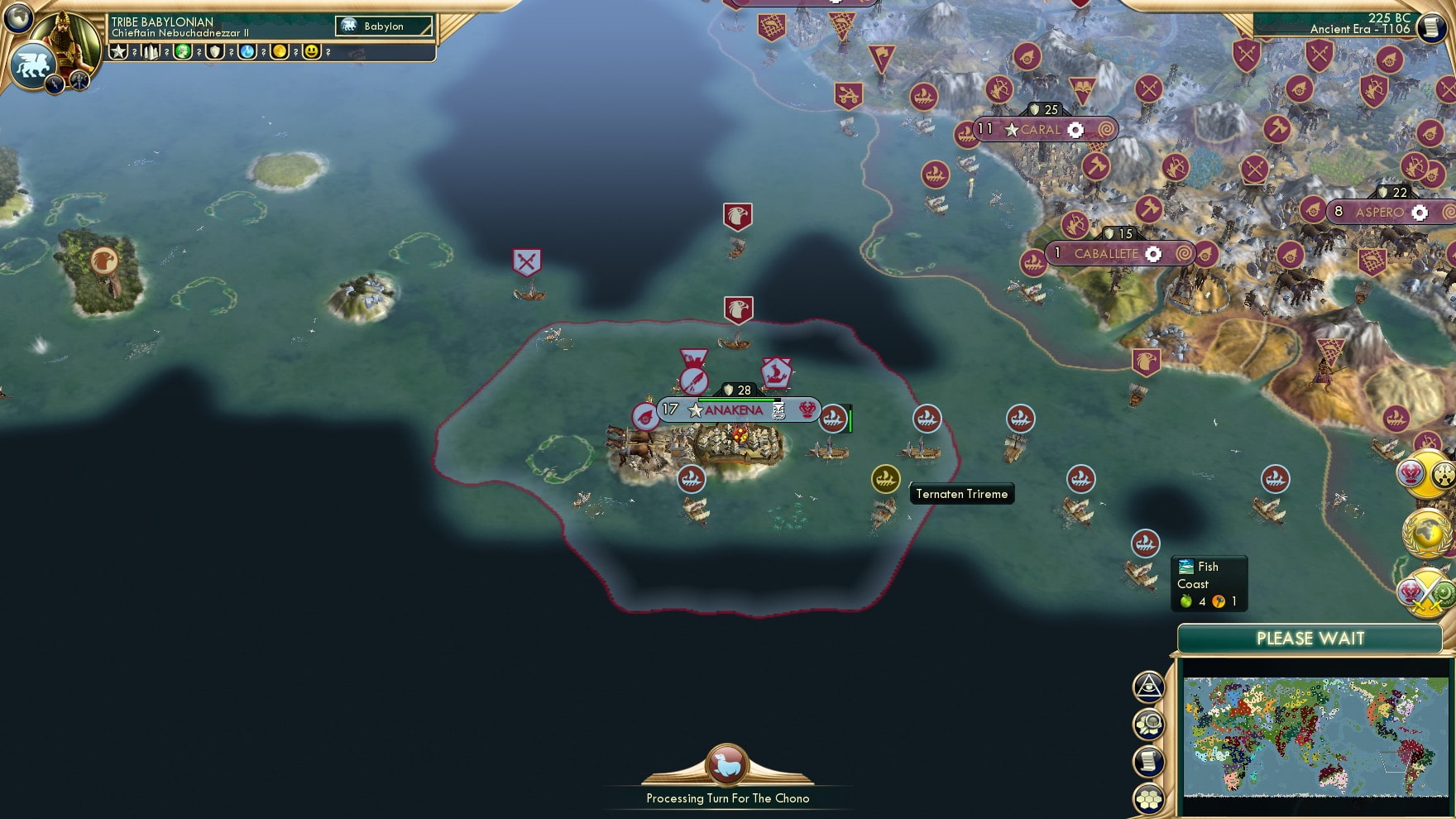Image resolution: width=1456 pixels, height=819 pixels.
Task: Toggle map options with the magnifying glass icon
Action: (1149, 723)
